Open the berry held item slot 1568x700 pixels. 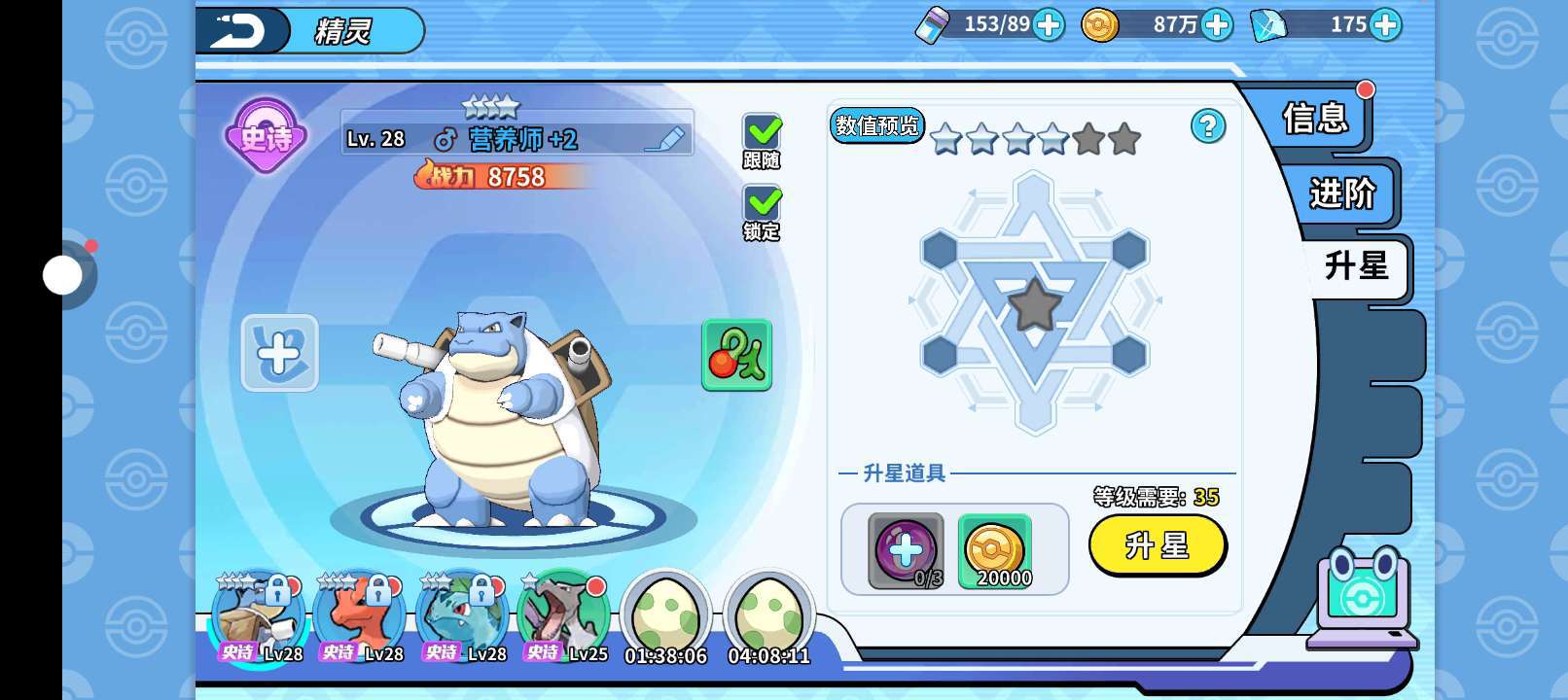pyautogui.click(x=736, y=355)
